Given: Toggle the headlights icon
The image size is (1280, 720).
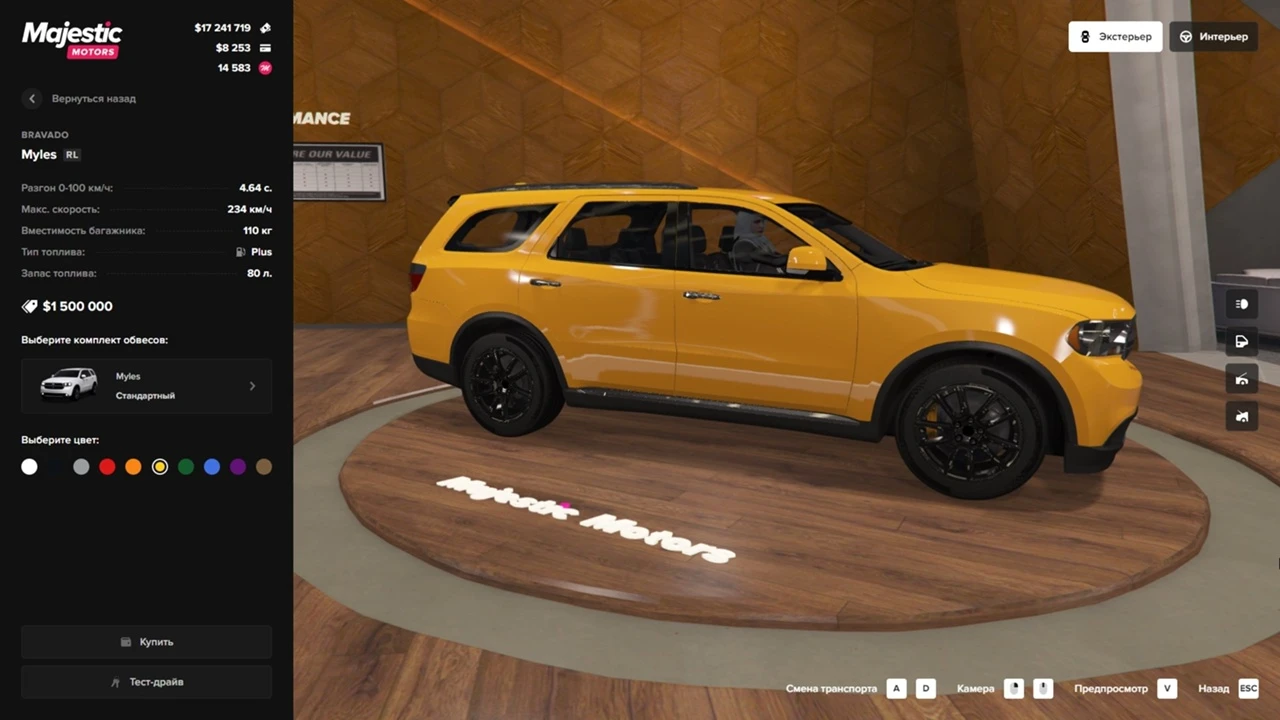Looking at the screenshot, I should [x=1242, y=304].
